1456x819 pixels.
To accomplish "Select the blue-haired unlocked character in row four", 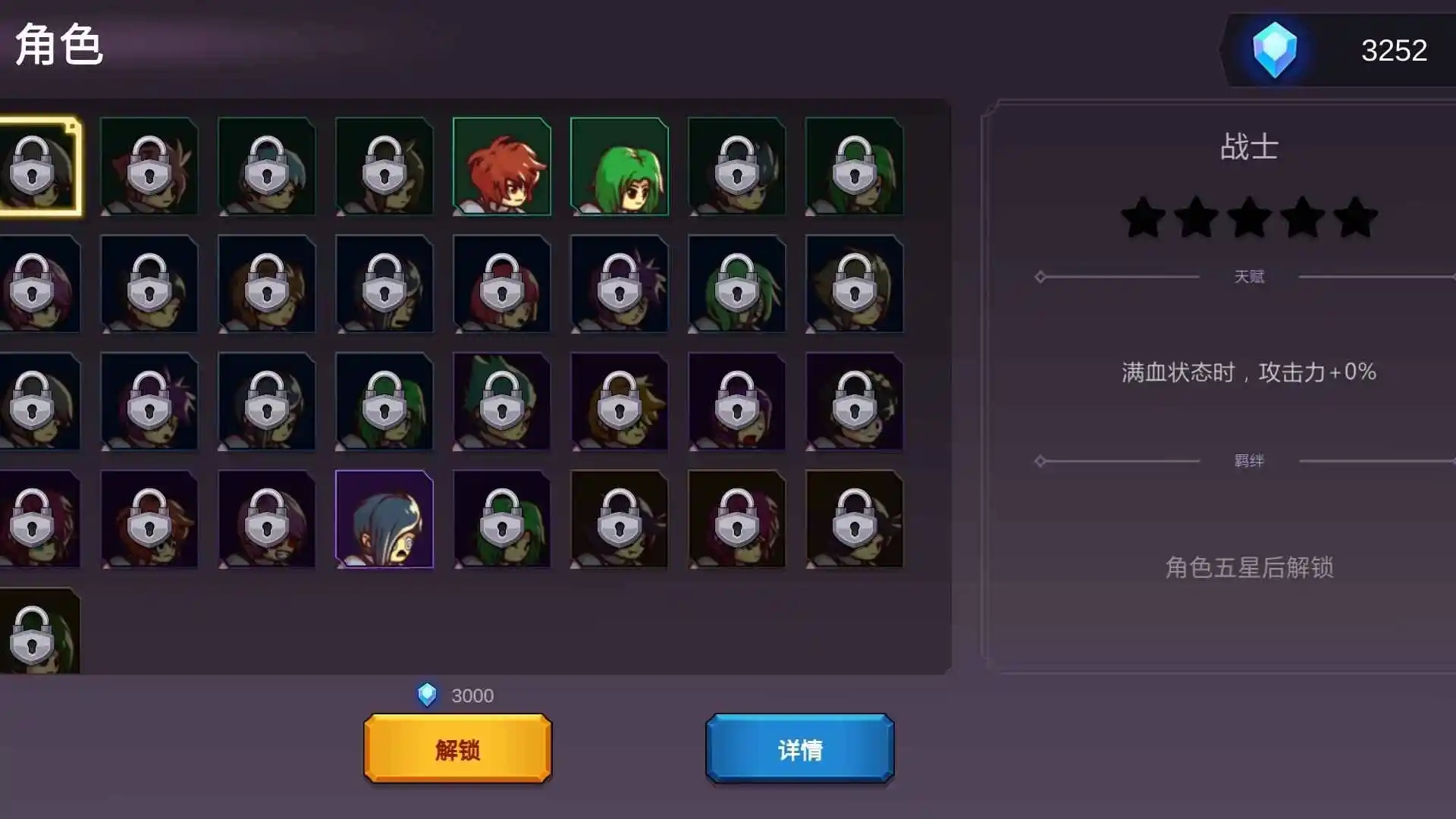I will click(x=384, y=518).
